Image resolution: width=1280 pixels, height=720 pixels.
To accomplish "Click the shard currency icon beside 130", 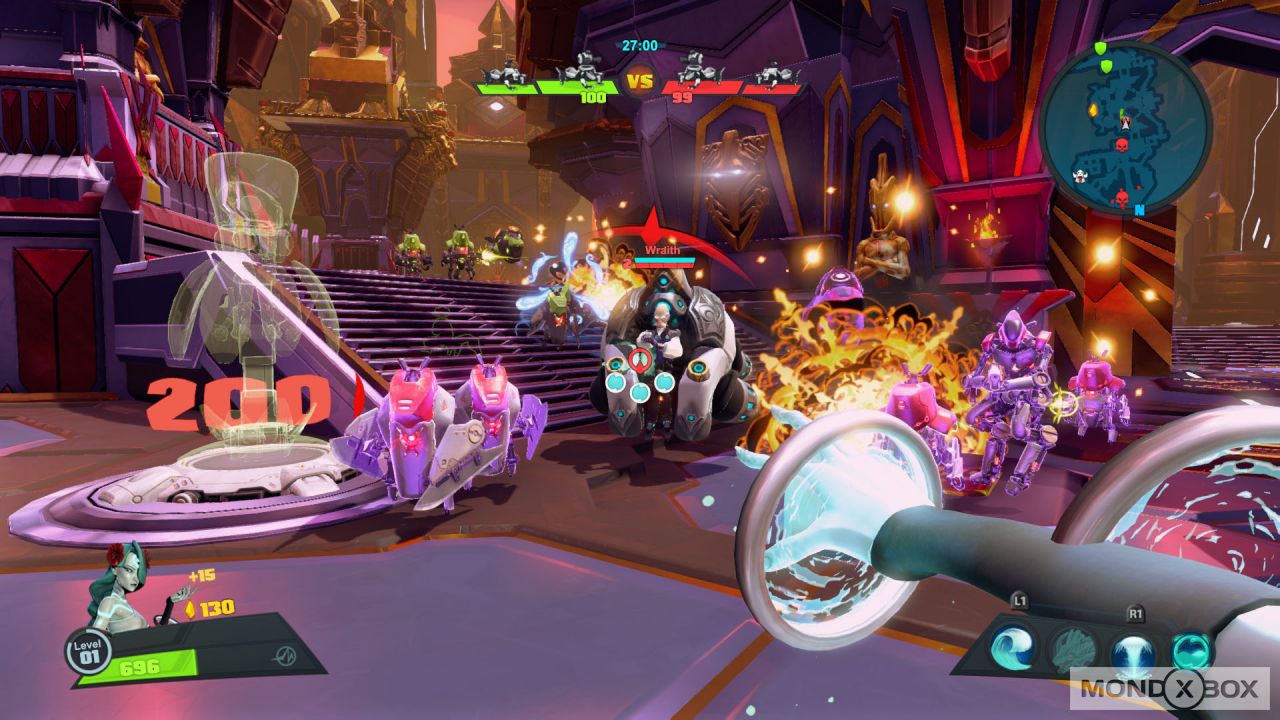I will [x=190, y=610].
